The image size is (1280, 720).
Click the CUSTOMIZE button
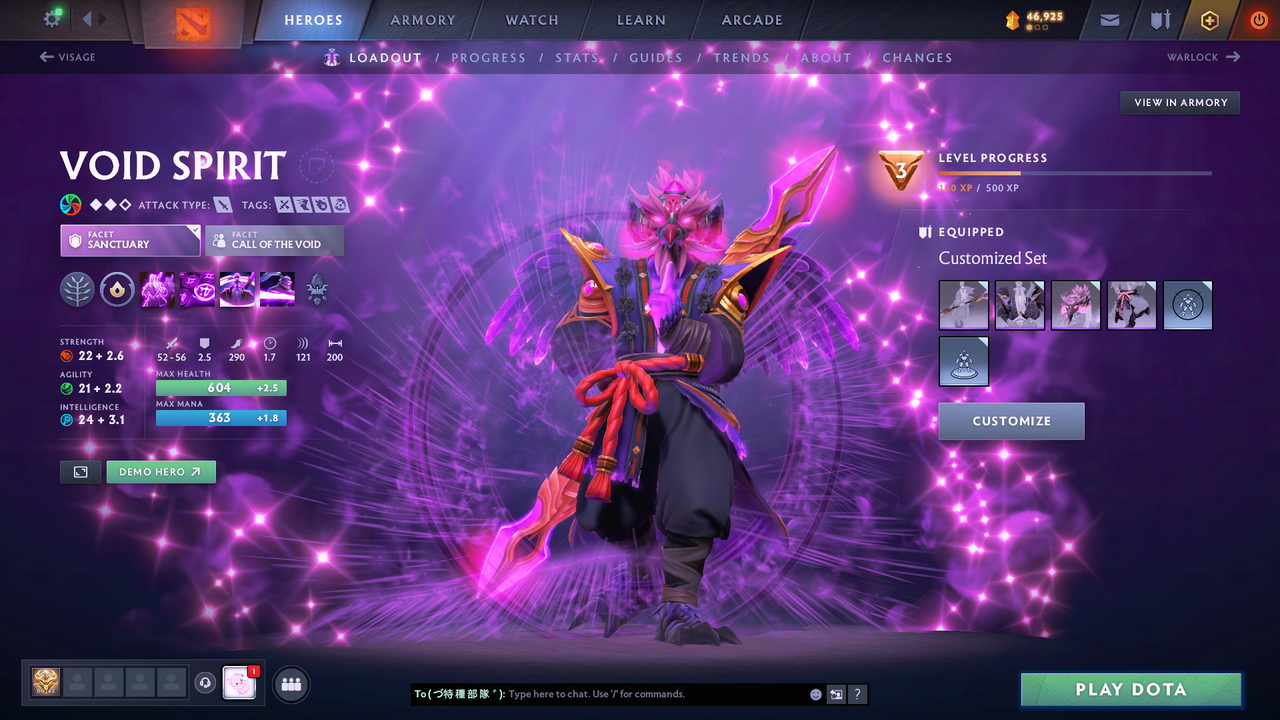click(1011, 421)
